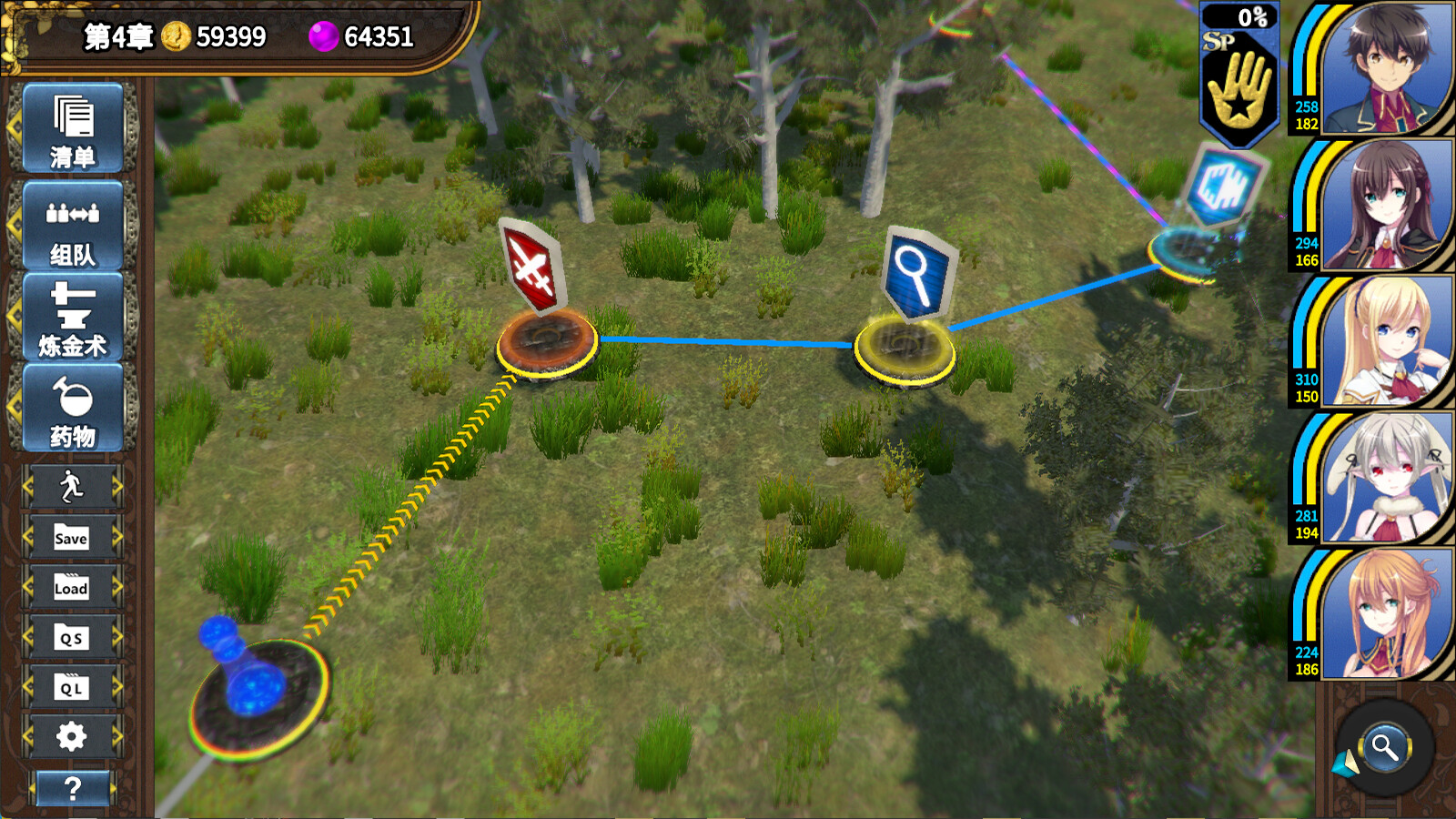Image resolution: width=1456 pixels, height=819 pixels.
Task: Select the dark-haired male hero portrait
Action: coord(1385,69)
